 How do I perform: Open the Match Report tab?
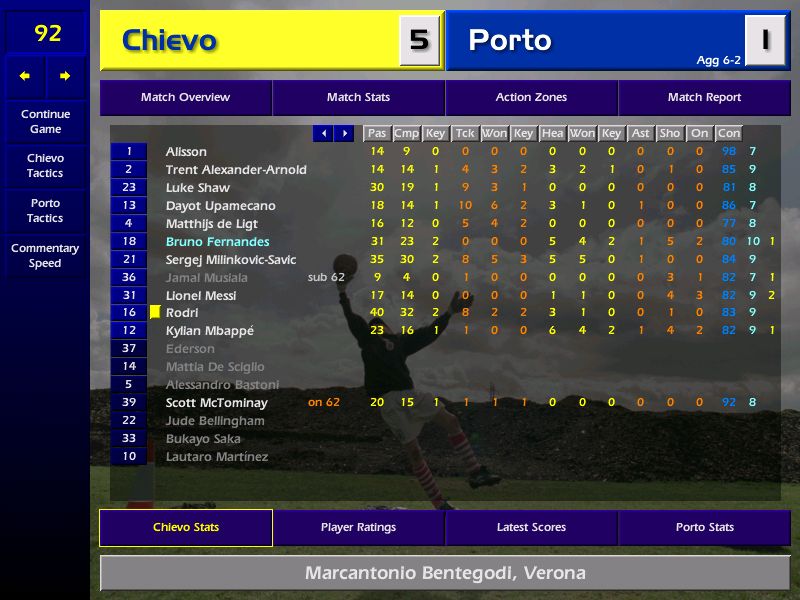(x=704, y=98)
